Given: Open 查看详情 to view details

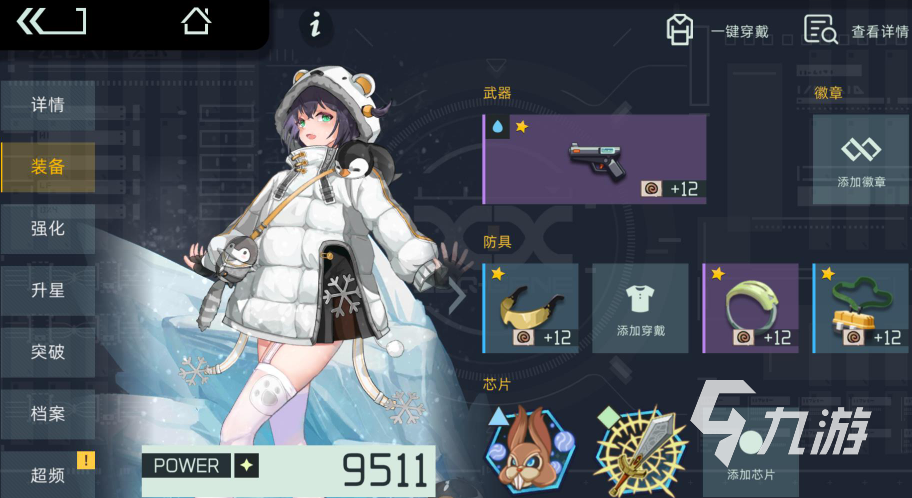Looking at the screenshot, I should [x=856, y=31].
